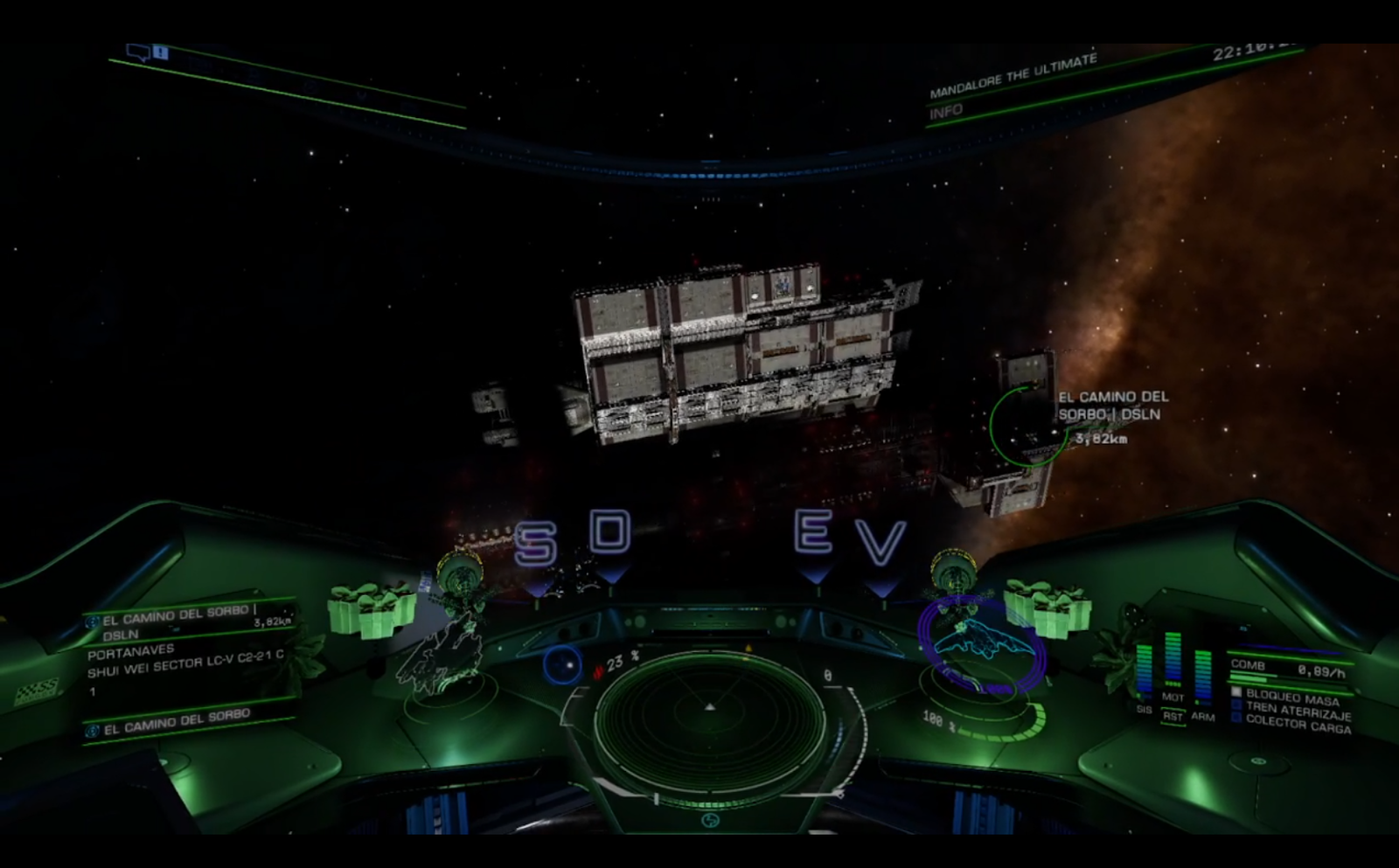Open the INFO panel header
The width and height of the screenshot is (1399, 868).
click(946, 112)
